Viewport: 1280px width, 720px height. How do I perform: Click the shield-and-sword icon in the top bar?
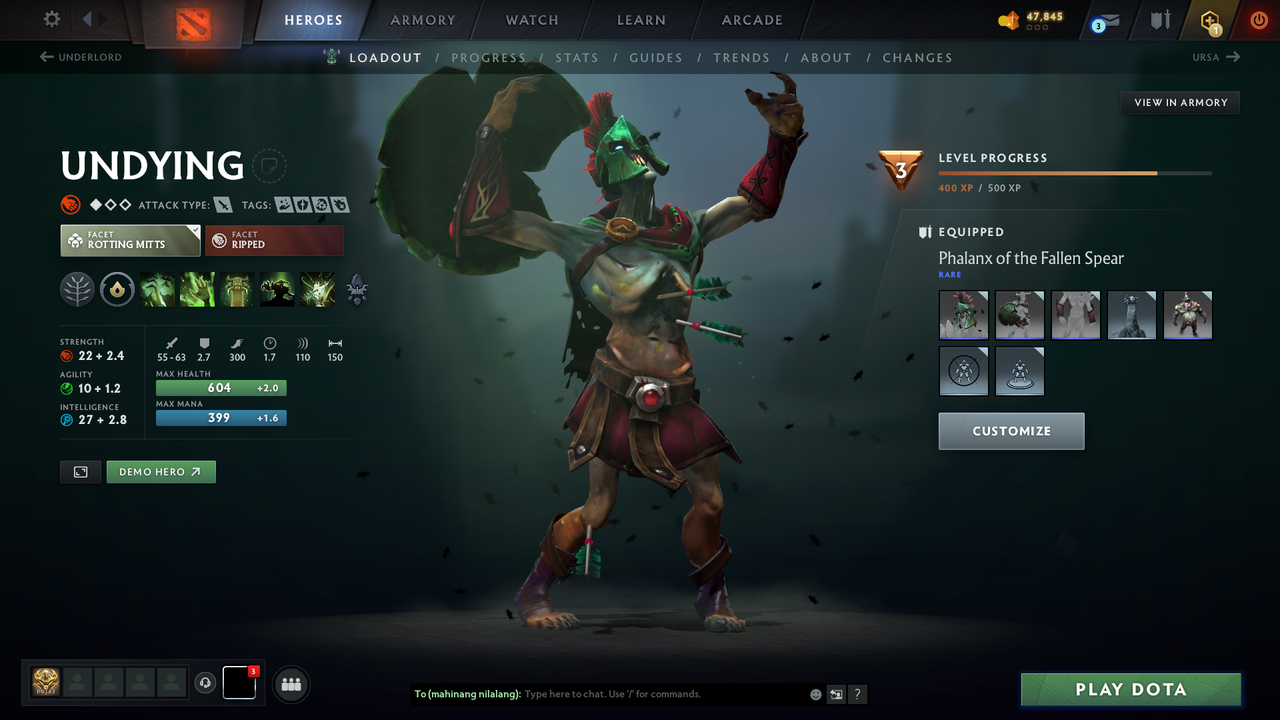tap(1160, 20)
